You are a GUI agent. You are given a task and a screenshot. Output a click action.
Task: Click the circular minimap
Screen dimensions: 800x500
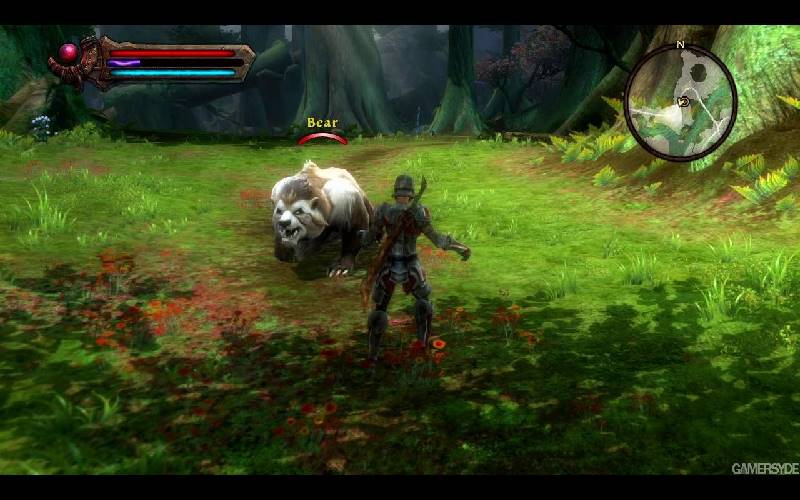[x=680, y=102]
